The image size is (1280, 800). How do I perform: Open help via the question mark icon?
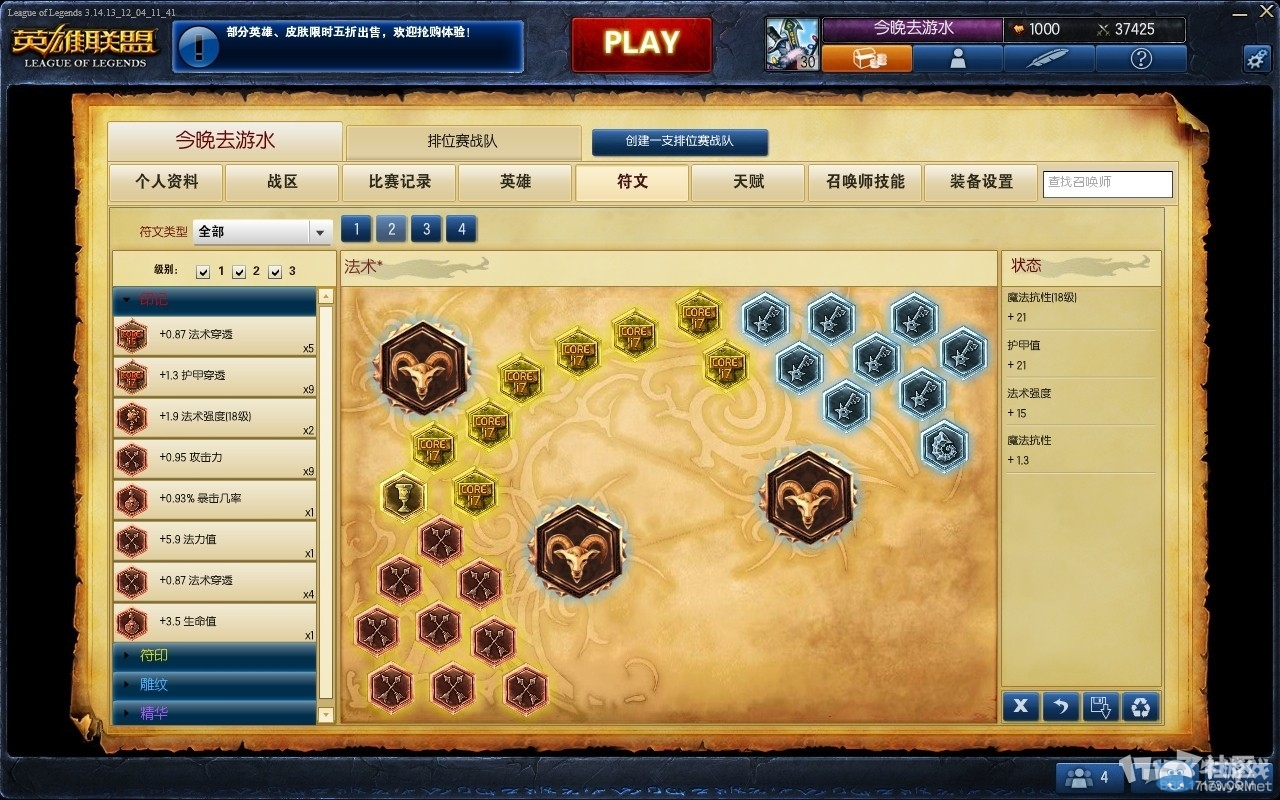1140,58
